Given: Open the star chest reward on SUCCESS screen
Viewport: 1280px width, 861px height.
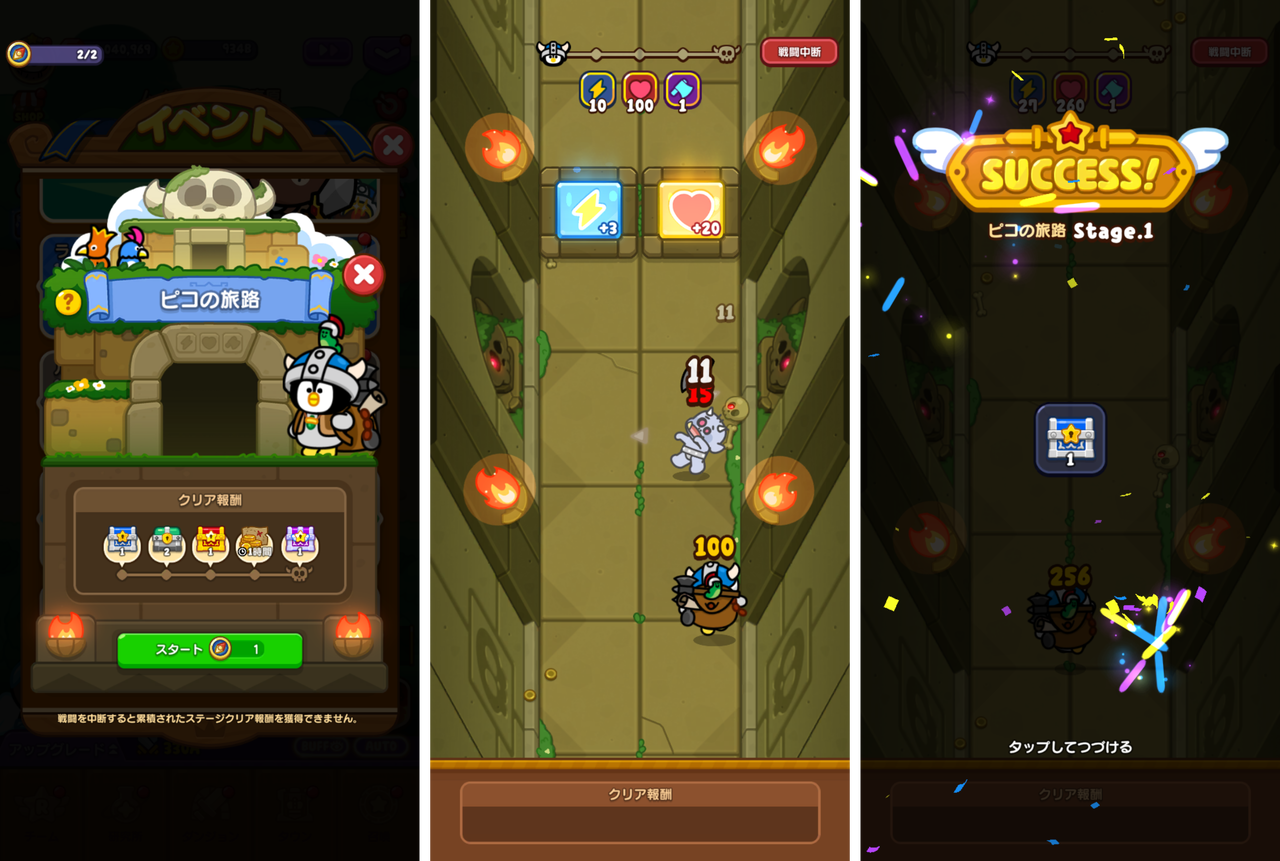Looking at the screenshot, I should click(x=1070, y=439).
